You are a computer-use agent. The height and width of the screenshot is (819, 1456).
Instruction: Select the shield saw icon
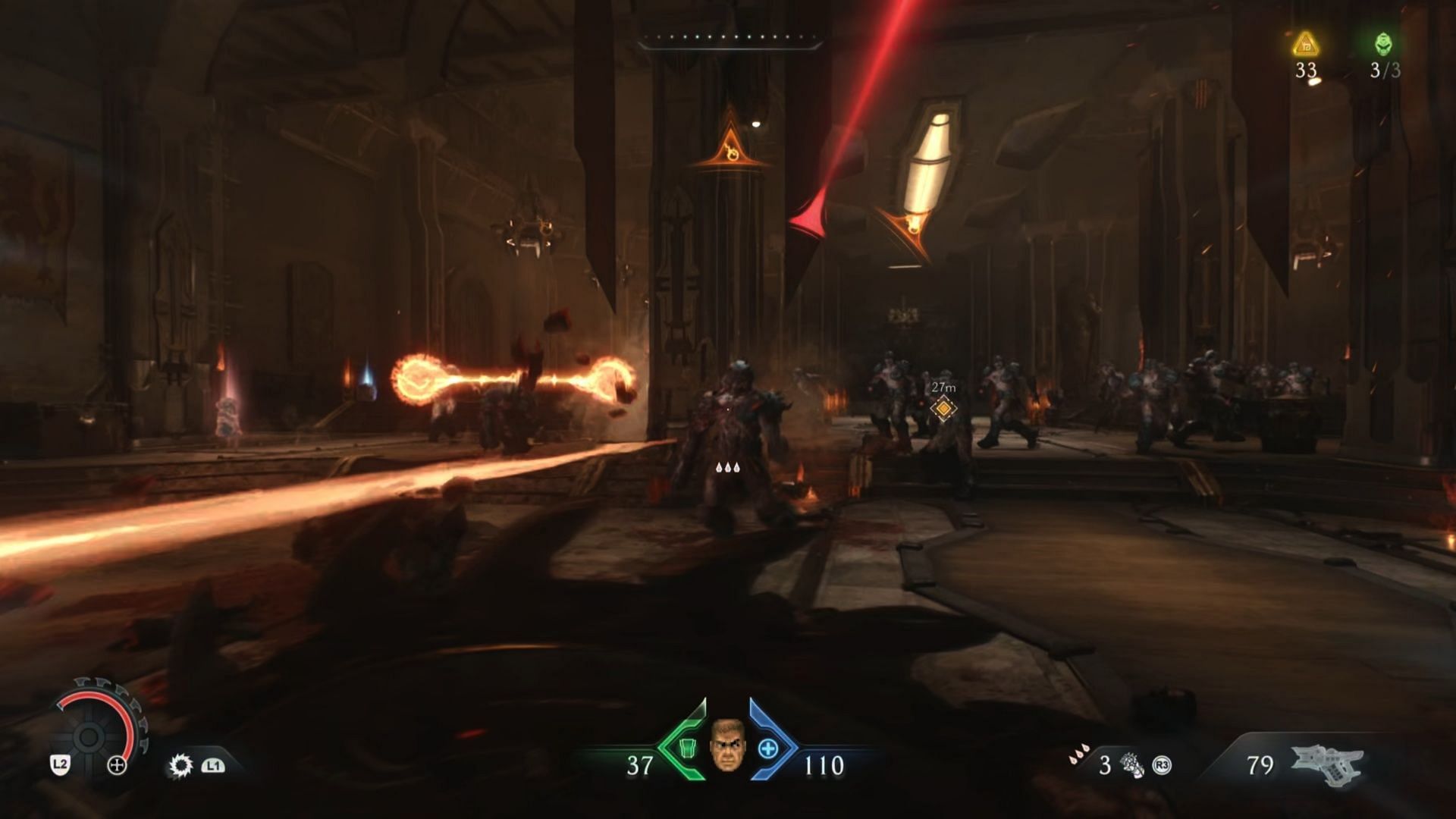(180, 765)
